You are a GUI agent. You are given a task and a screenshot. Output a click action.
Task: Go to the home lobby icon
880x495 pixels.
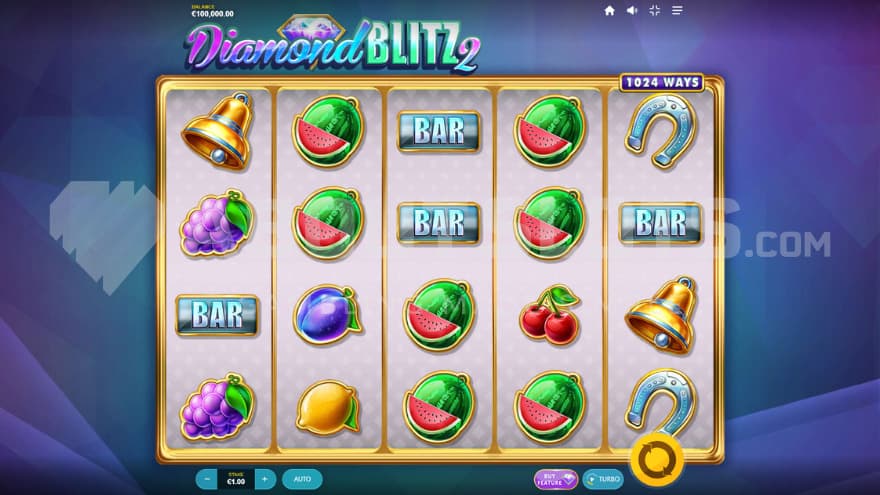(x=609, y=11)
